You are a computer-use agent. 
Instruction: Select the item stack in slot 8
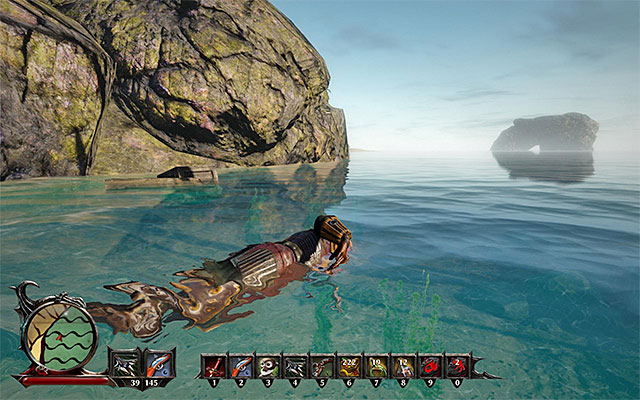pos(403,365)
